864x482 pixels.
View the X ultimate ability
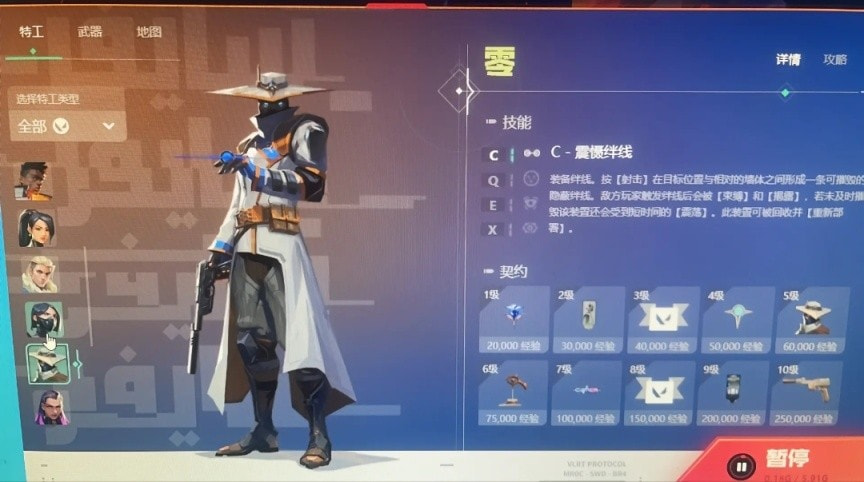[494, 229]
